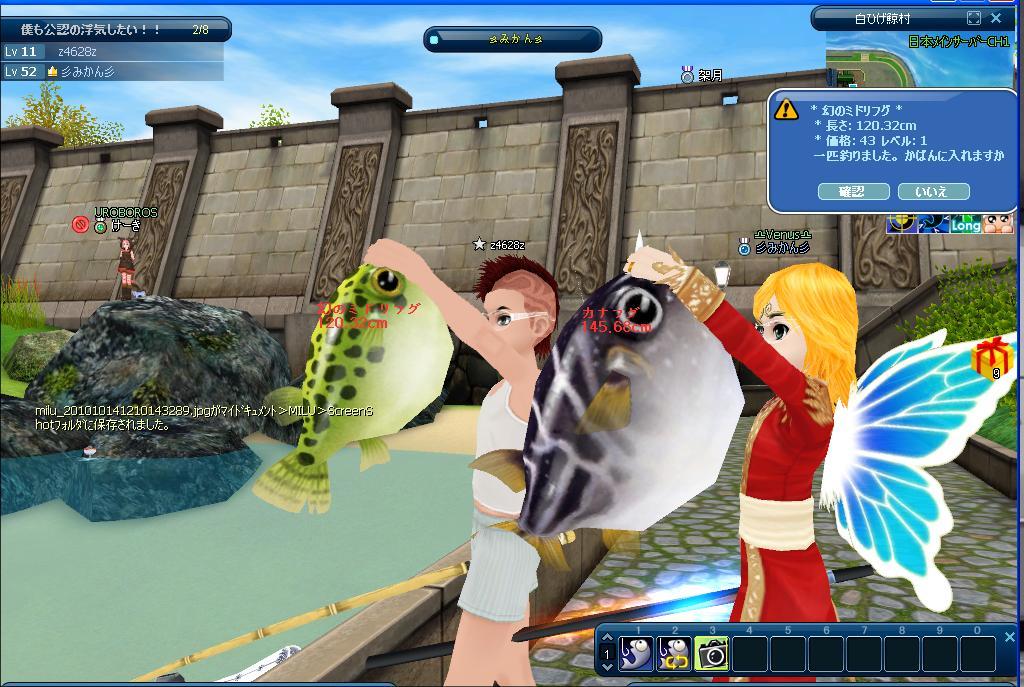The width and height of the screenshot is (1024, 687).
Task: Click the gift box icon
Action: click(x=992, y=356)
